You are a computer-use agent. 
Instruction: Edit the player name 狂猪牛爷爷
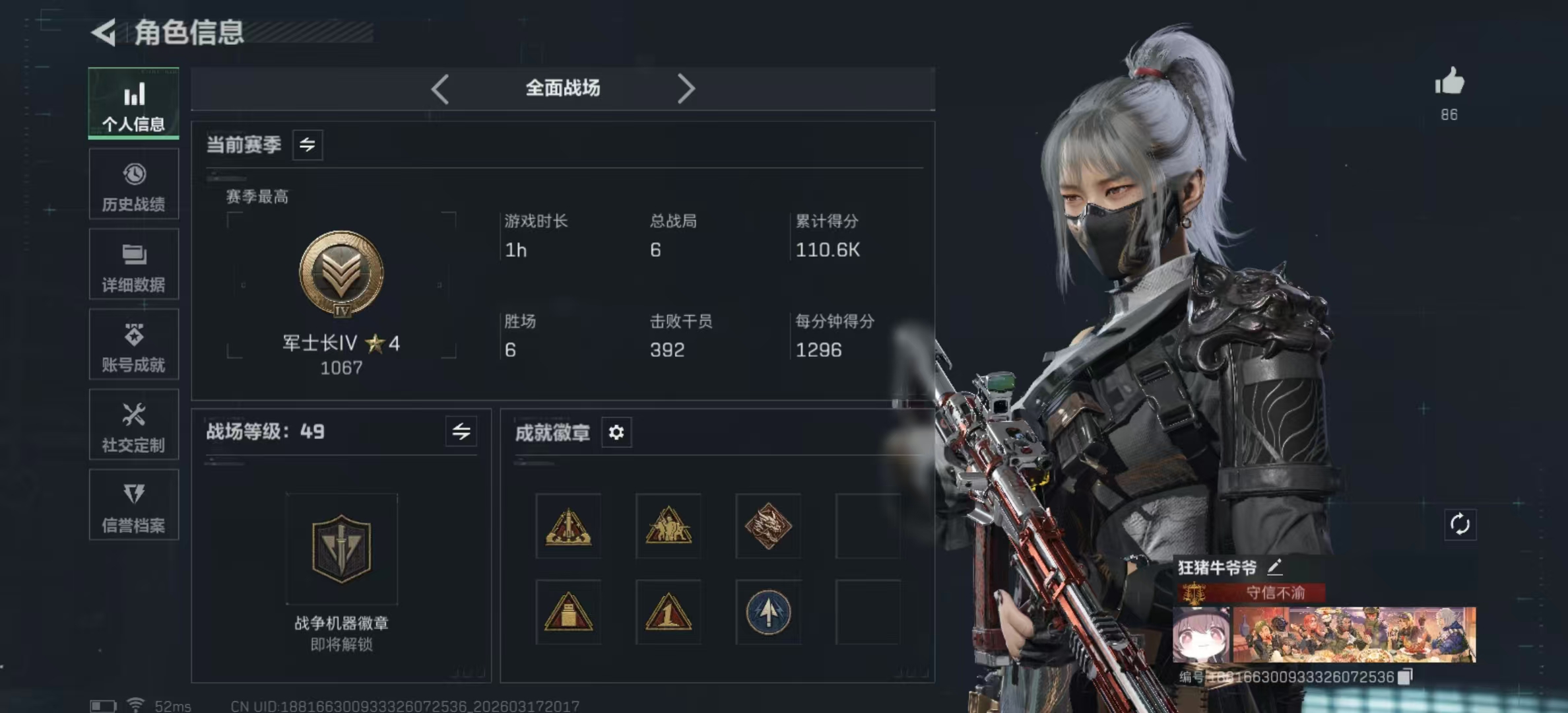click(1275, 566)
